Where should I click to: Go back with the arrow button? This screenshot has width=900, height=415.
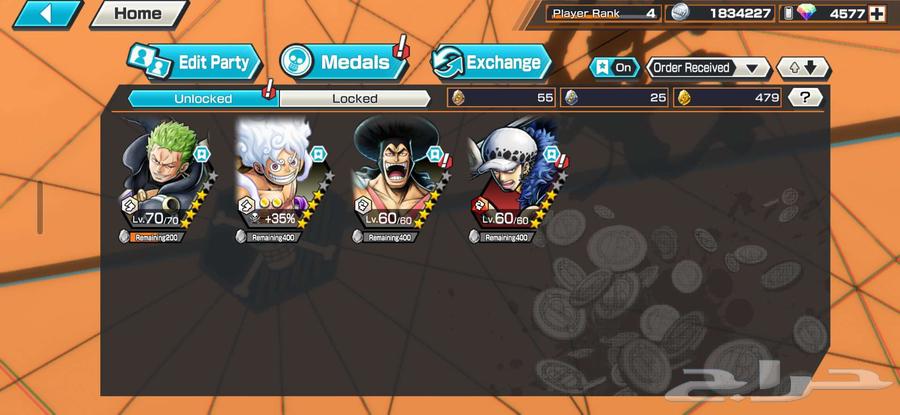[42, 14]
